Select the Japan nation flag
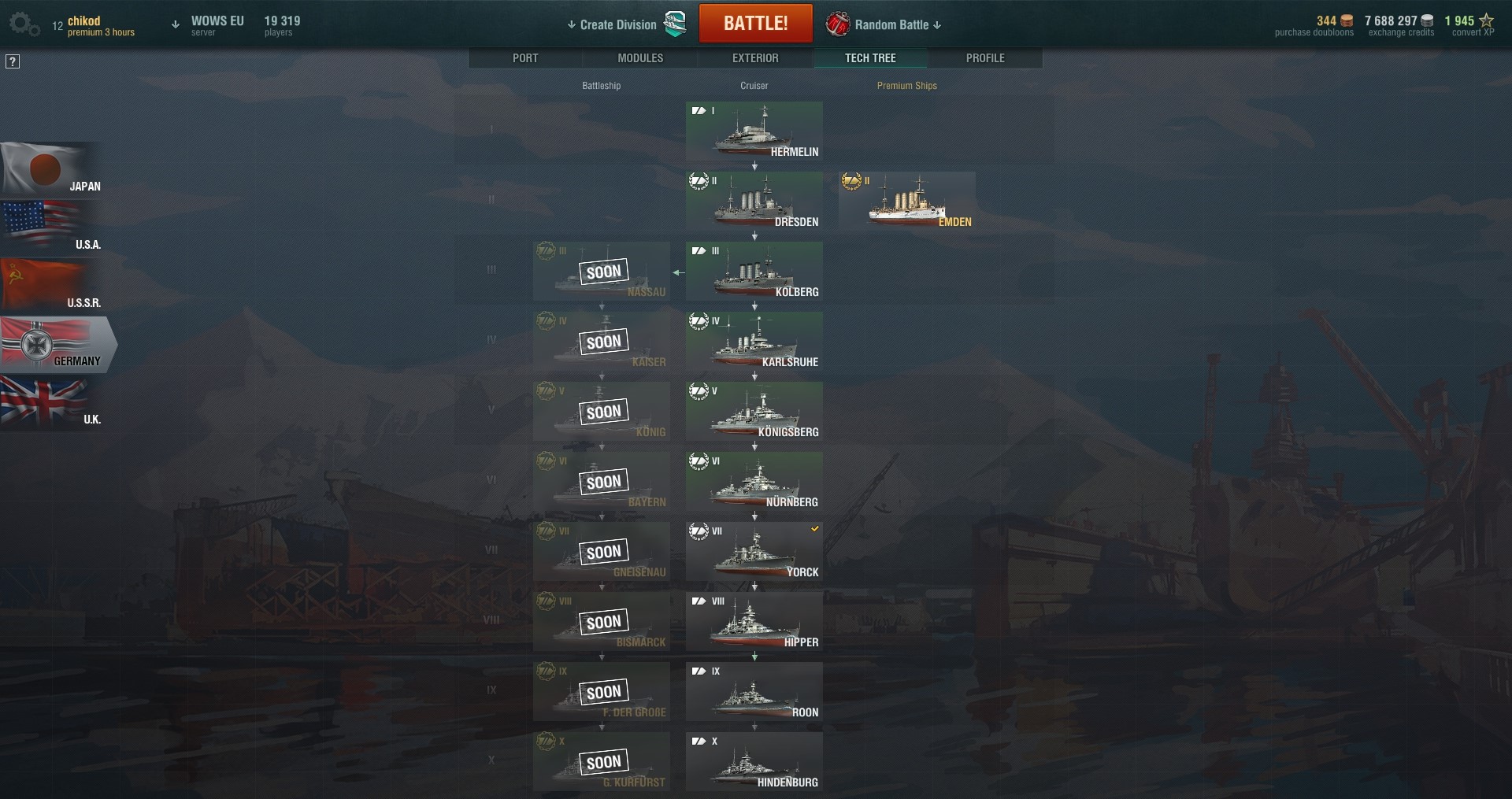 [50, 170]
